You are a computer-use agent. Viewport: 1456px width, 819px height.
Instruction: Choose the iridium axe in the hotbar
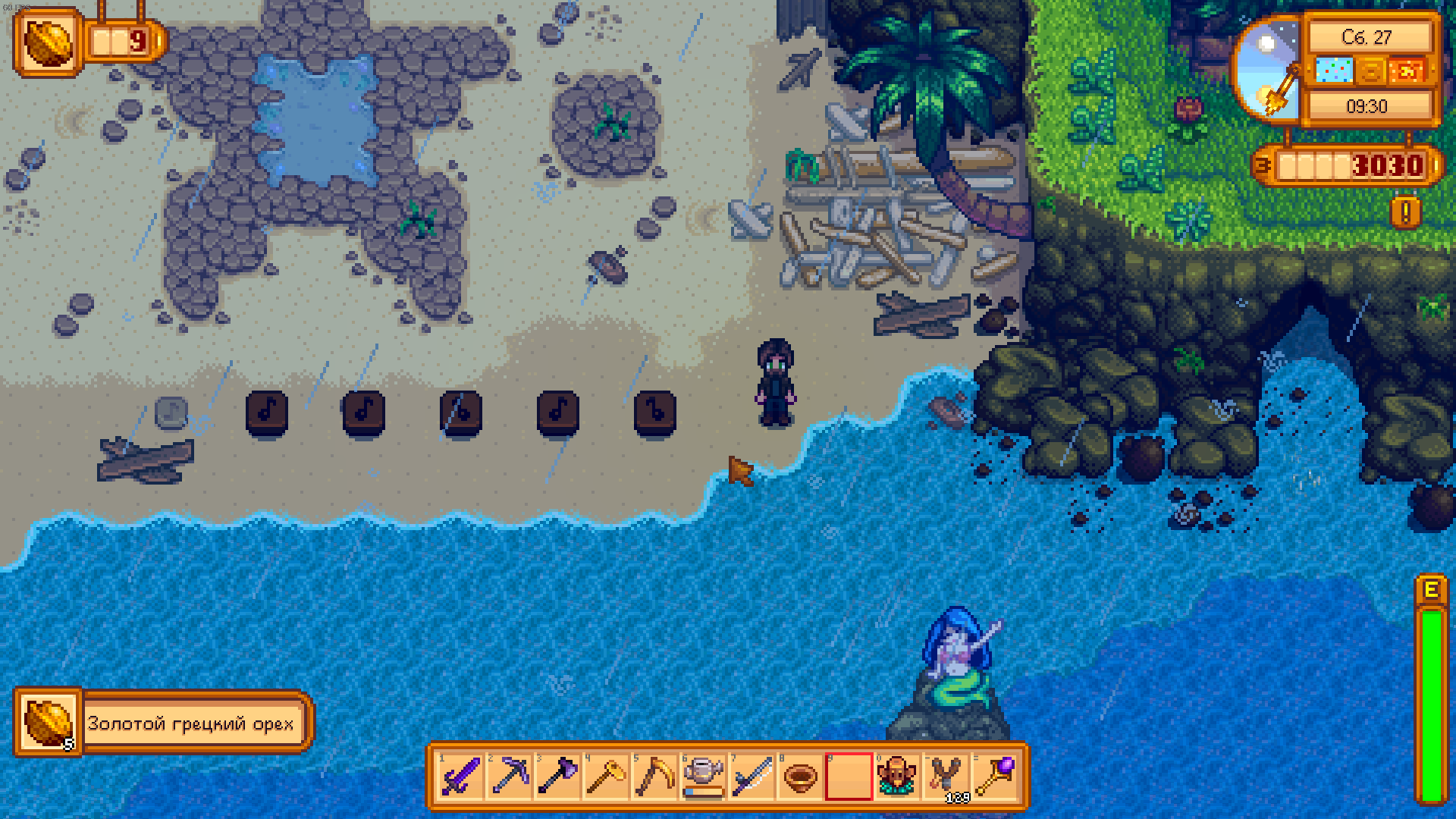coord(557,776)
